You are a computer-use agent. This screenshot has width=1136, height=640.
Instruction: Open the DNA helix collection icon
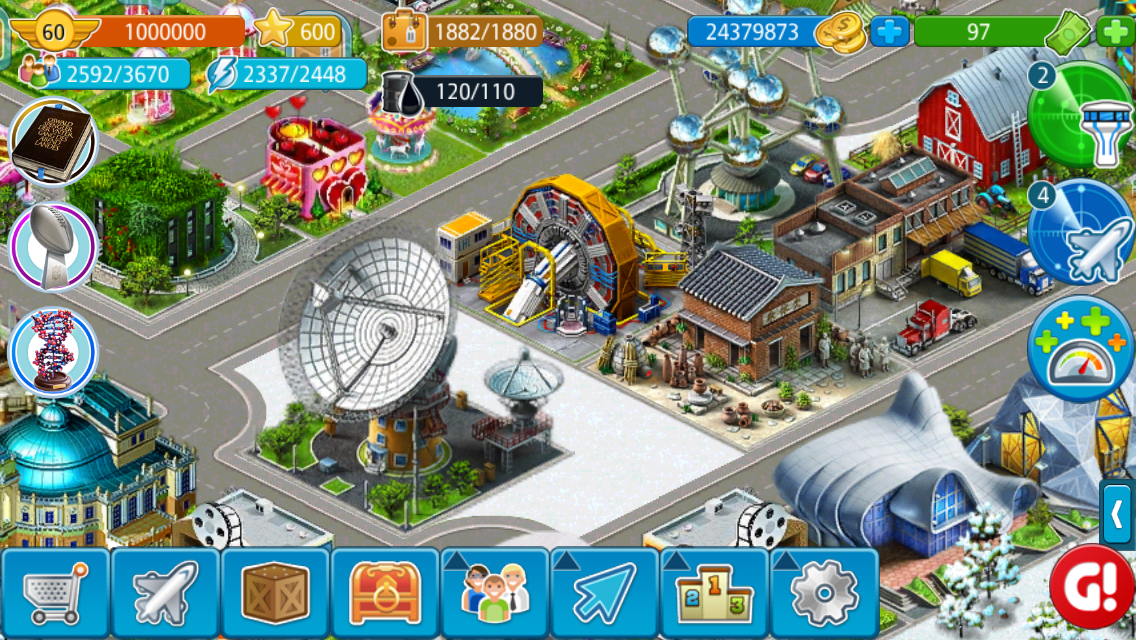pos(52,352)
